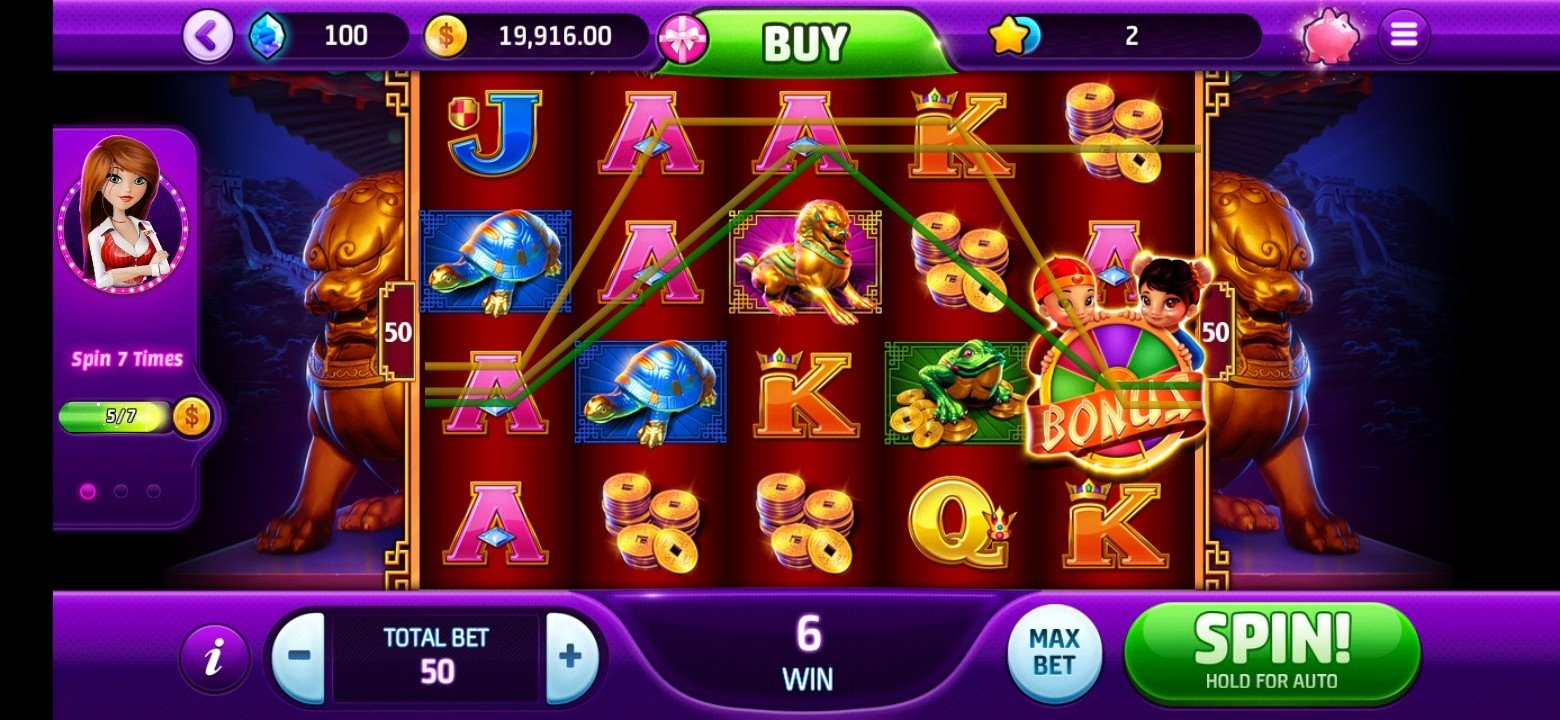The width and height of the screenshot is (1560, 720).
Task: Decrease the bet with the minus button
Action: (x=302, y=656)
